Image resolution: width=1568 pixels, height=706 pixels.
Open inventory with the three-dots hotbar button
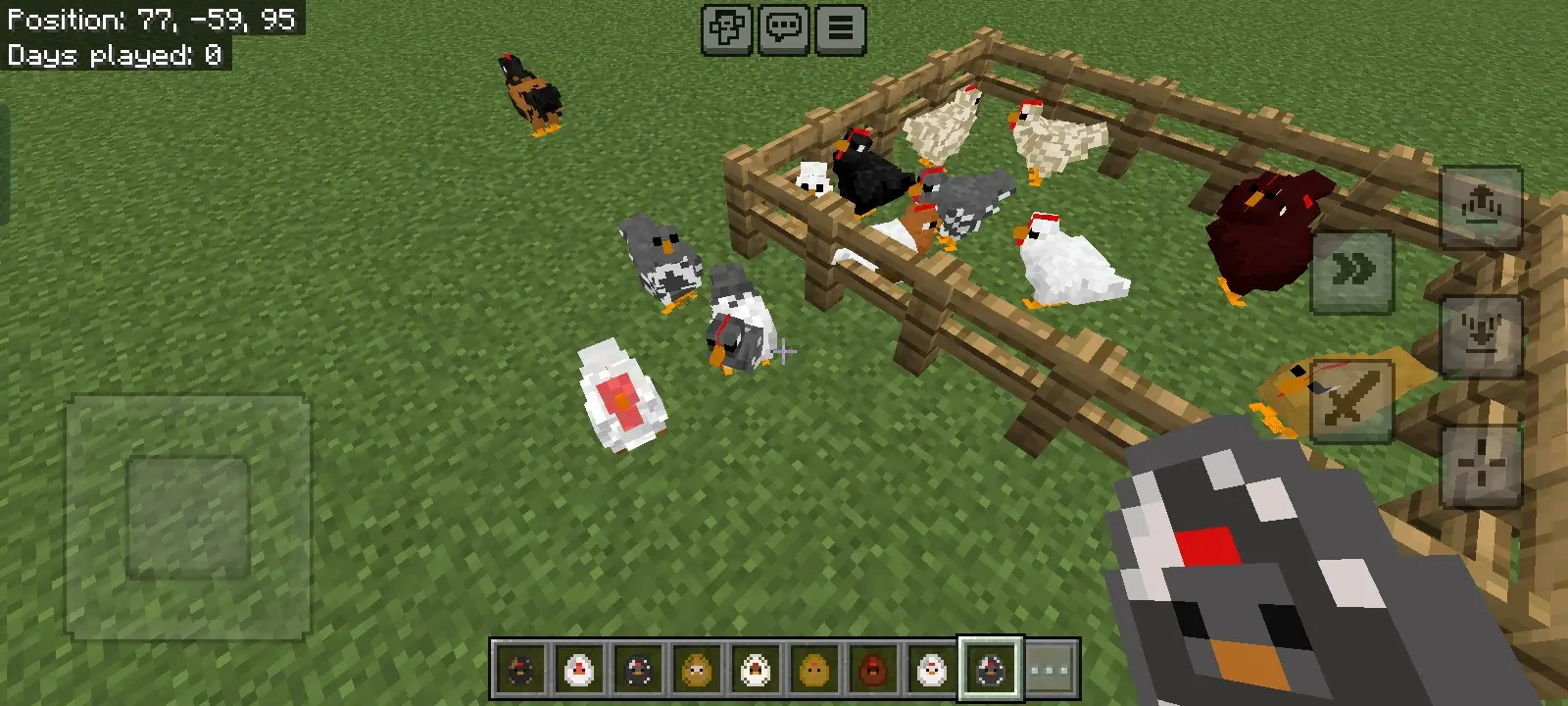(x=1050, y=670)
